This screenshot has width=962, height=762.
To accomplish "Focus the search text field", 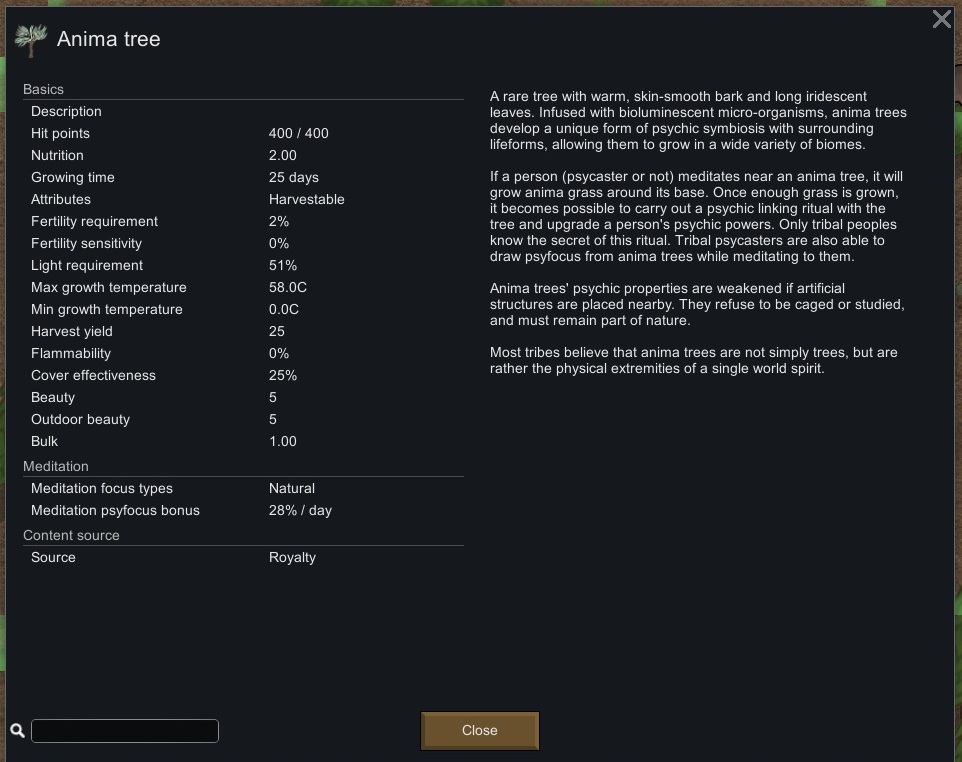I will (x=125, y=731).
